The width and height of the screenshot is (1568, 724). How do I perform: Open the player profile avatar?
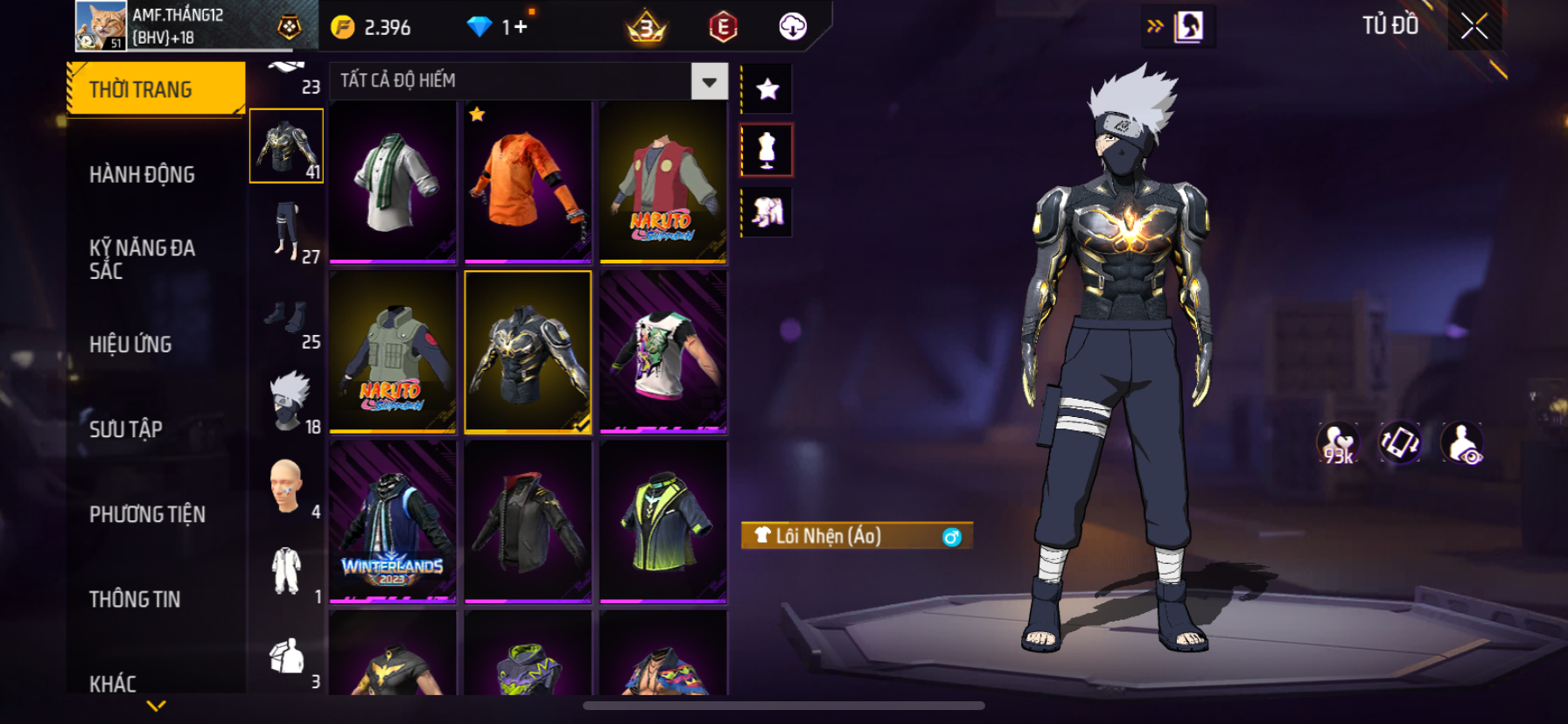pos(101,25)
